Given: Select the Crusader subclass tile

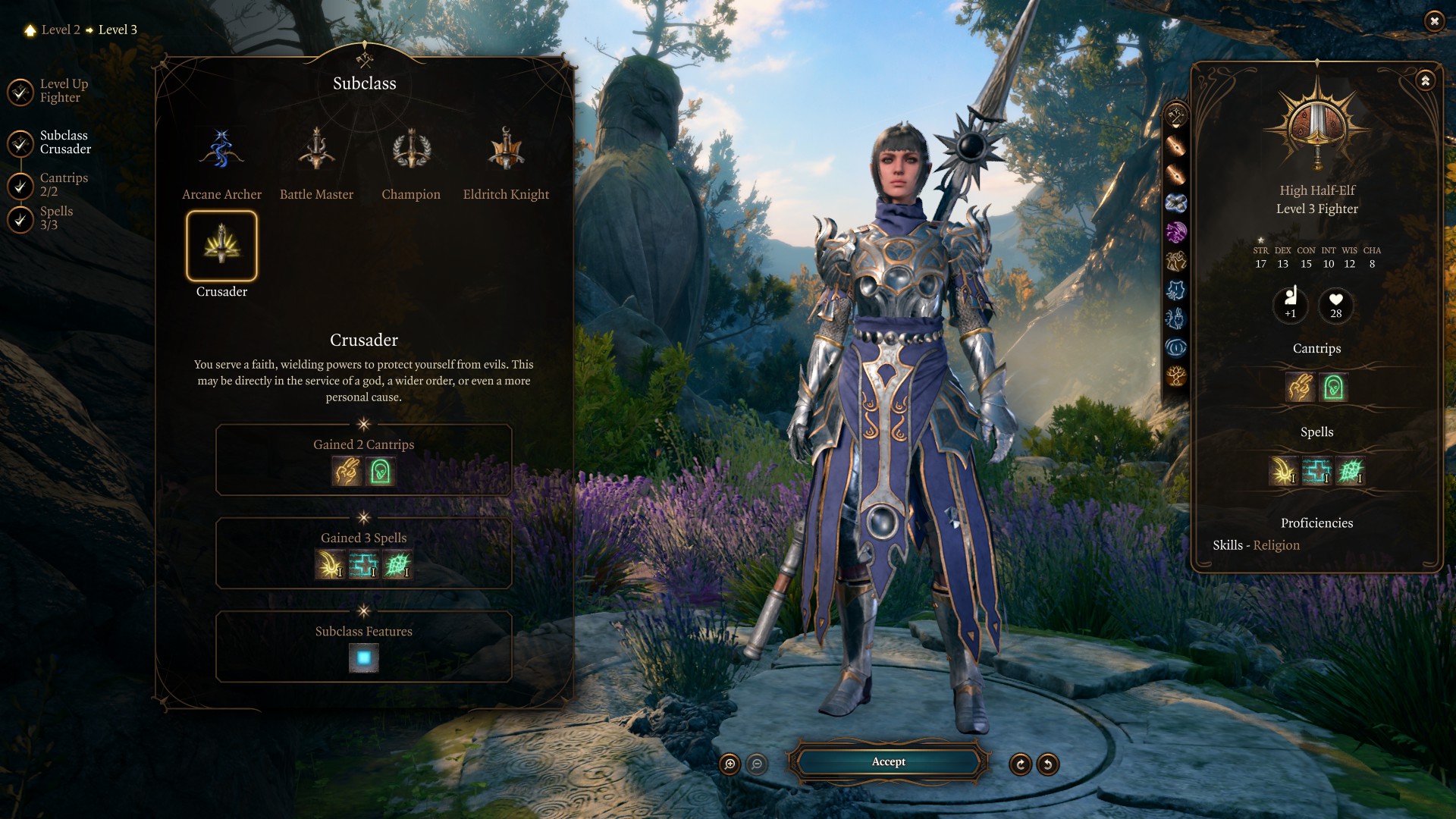Looking at the screenshot, I should click(x=221, y=246).
